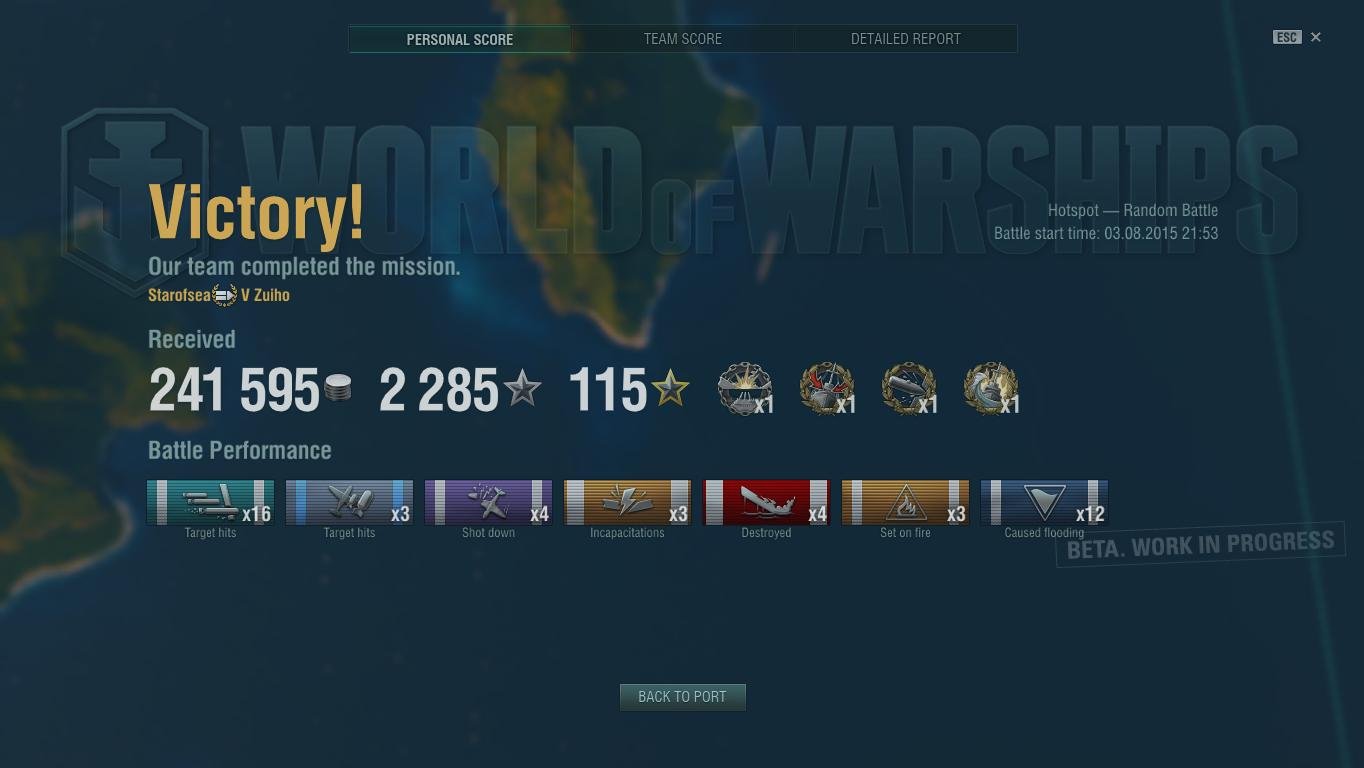Select the red arrows ship achievement medal

pyautogui.click(x=827, y=388)
